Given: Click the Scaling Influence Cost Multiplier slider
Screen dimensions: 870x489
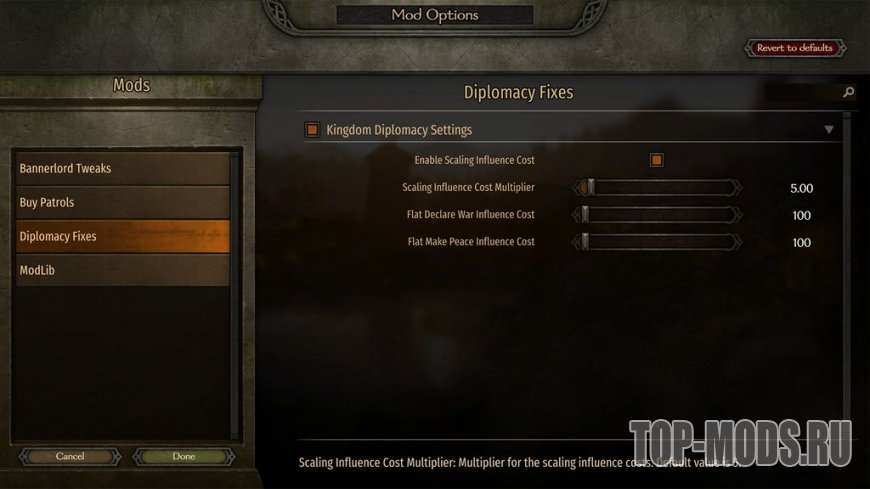Looking at the screenshot, I should tap(657, 187).
